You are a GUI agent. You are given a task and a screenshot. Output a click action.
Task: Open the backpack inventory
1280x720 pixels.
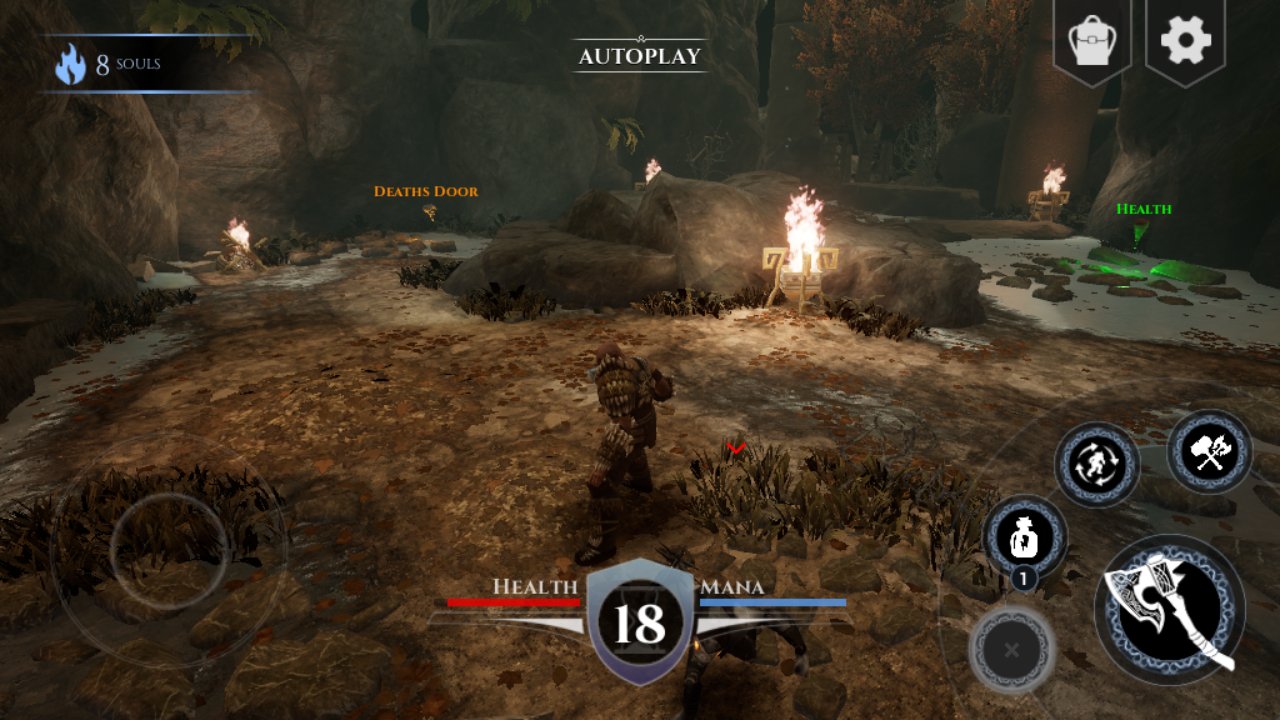pyautogui.click(x=1092, y=40)
